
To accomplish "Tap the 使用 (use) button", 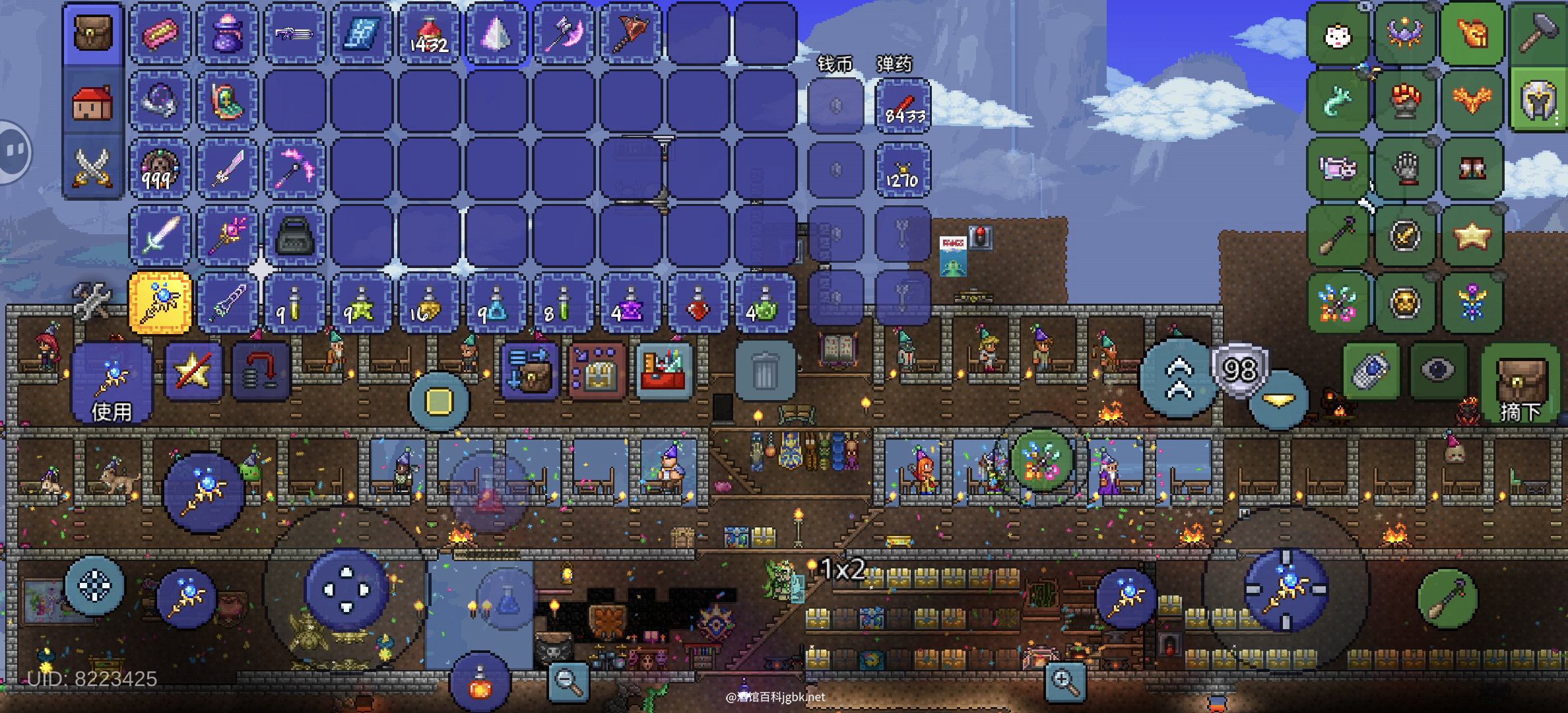I will 111,382.
